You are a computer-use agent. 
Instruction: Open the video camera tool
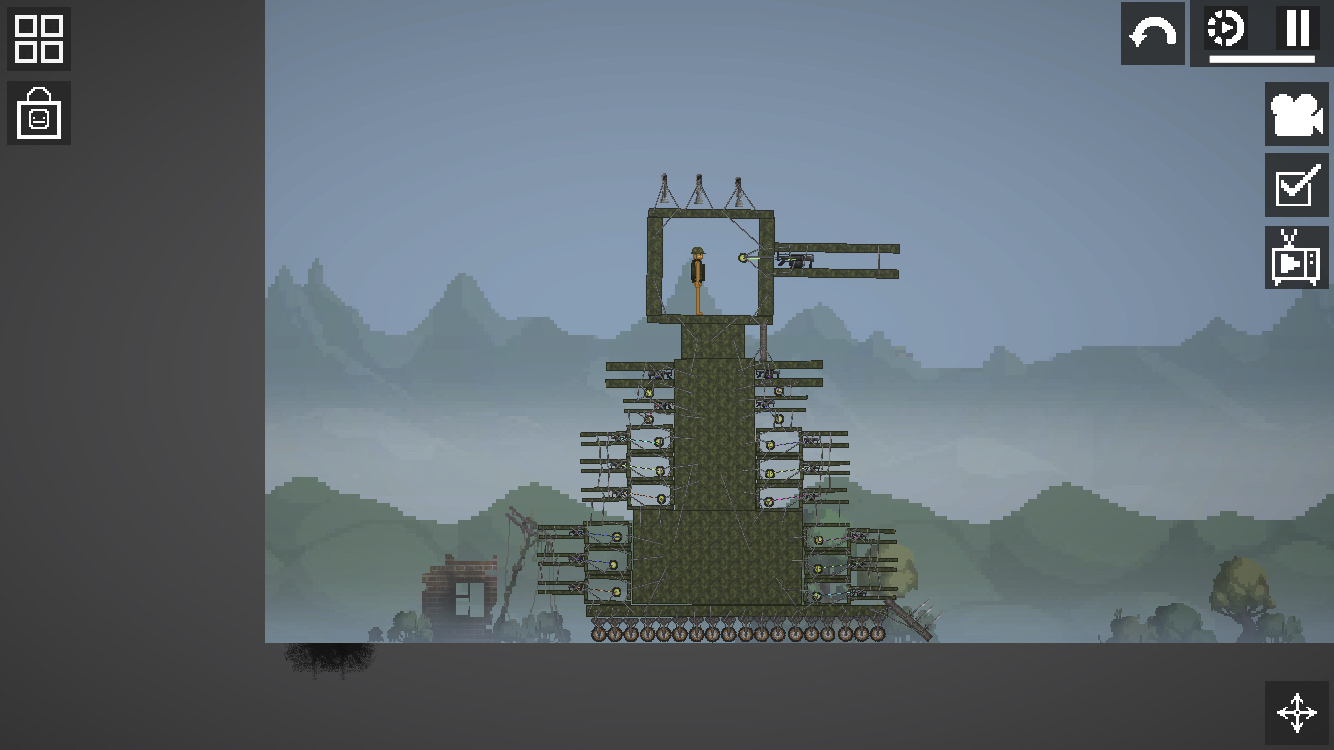(1297, 115)
